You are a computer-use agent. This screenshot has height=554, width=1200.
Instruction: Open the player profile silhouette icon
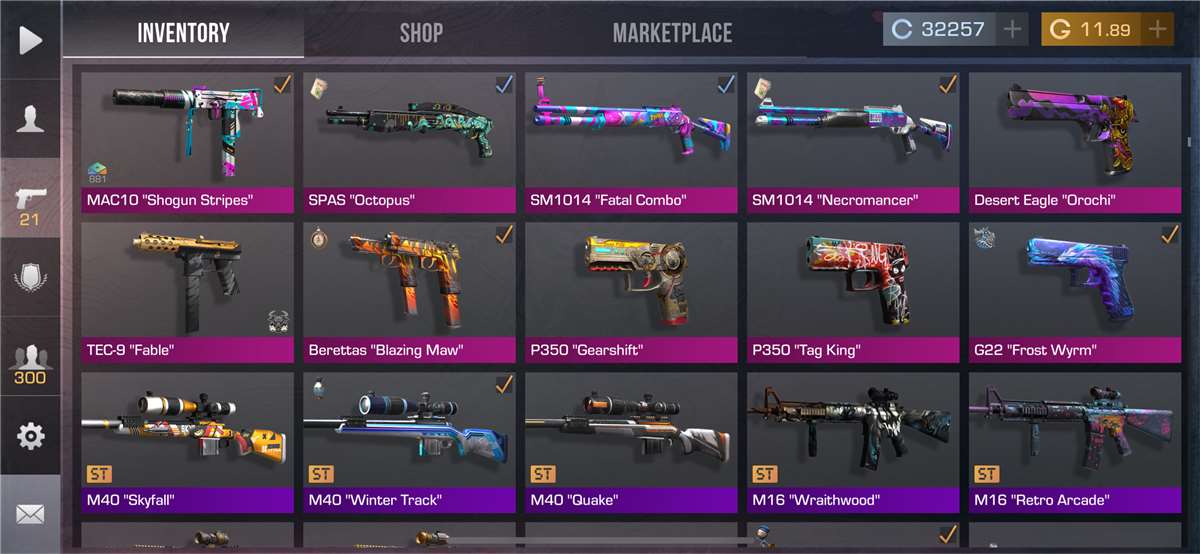click(30, 119)
